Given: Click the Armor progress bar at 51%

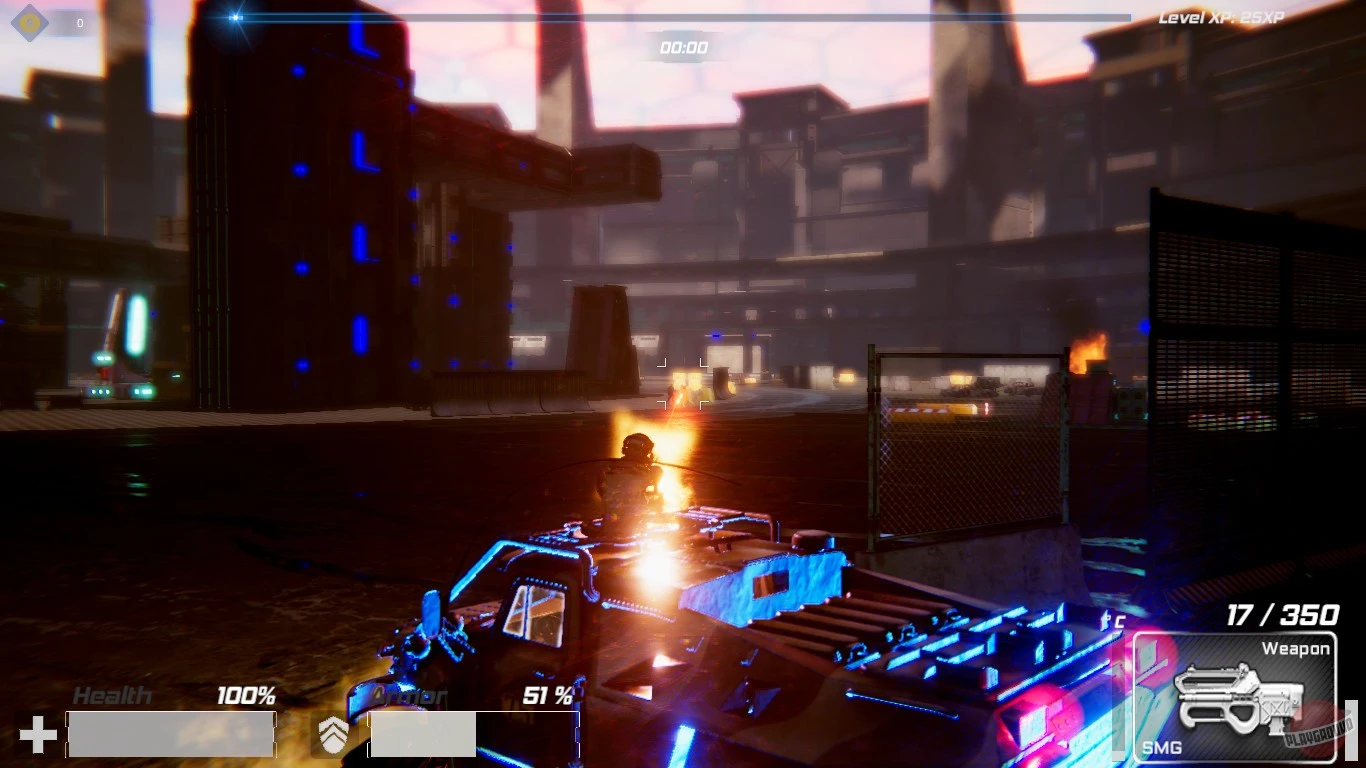Looking at the screenshot, I should [x=475, y=734].
